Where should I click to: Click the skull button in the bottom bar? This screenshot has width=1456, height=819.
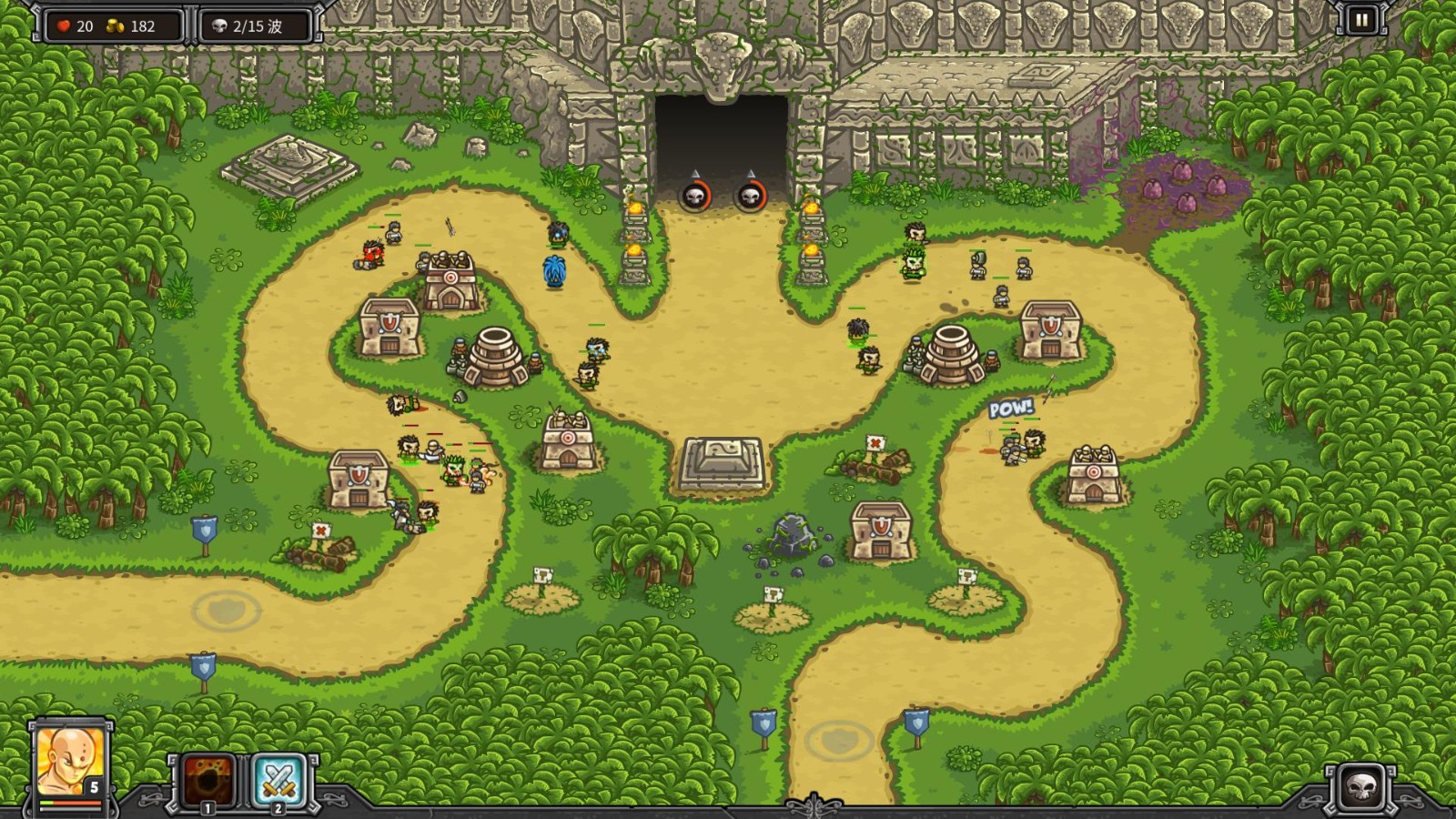pos(1361,786)
